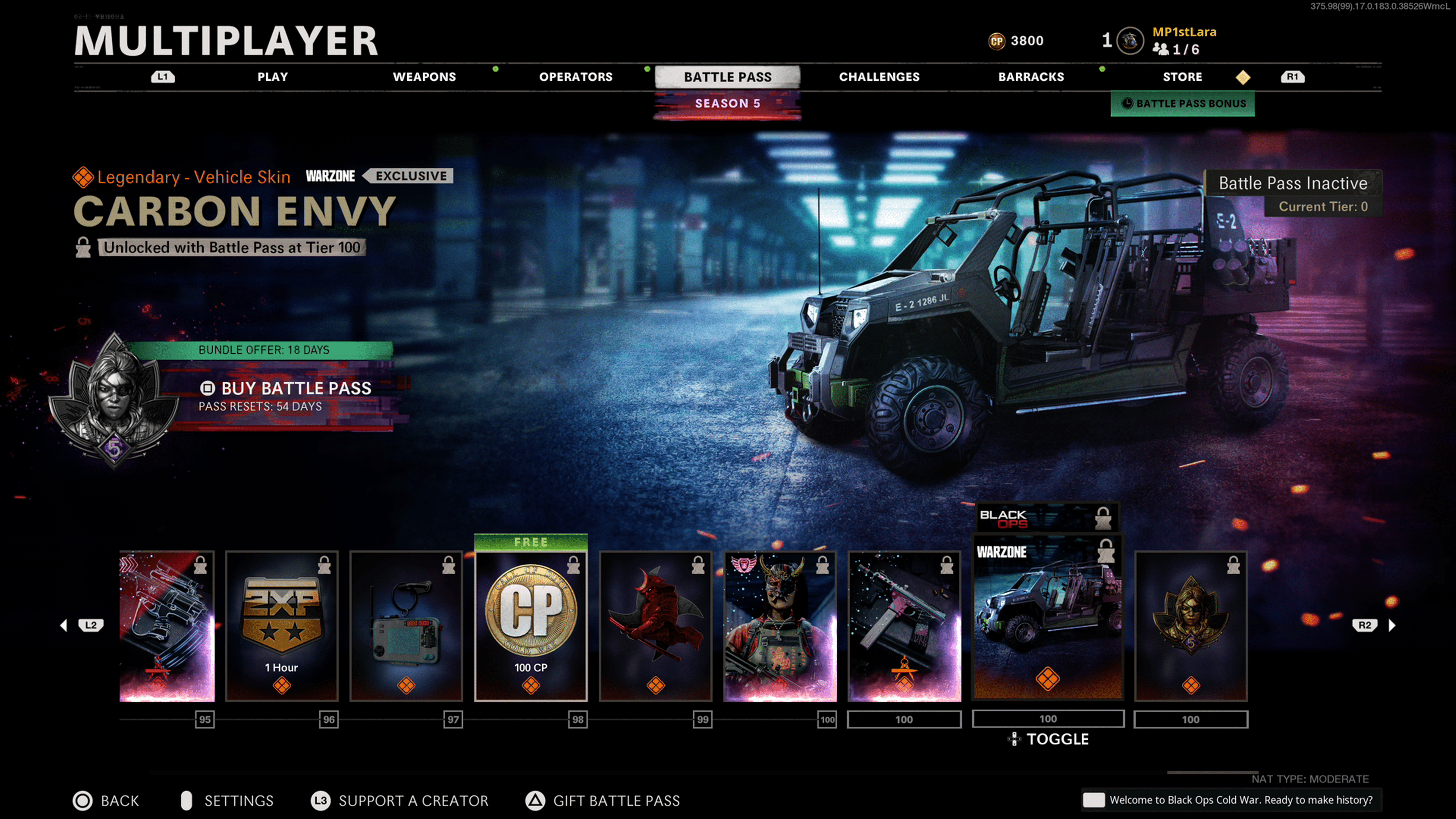1456x819 pixels.
Task: Show the next battle pass tiers
Action: [1392, 625]
